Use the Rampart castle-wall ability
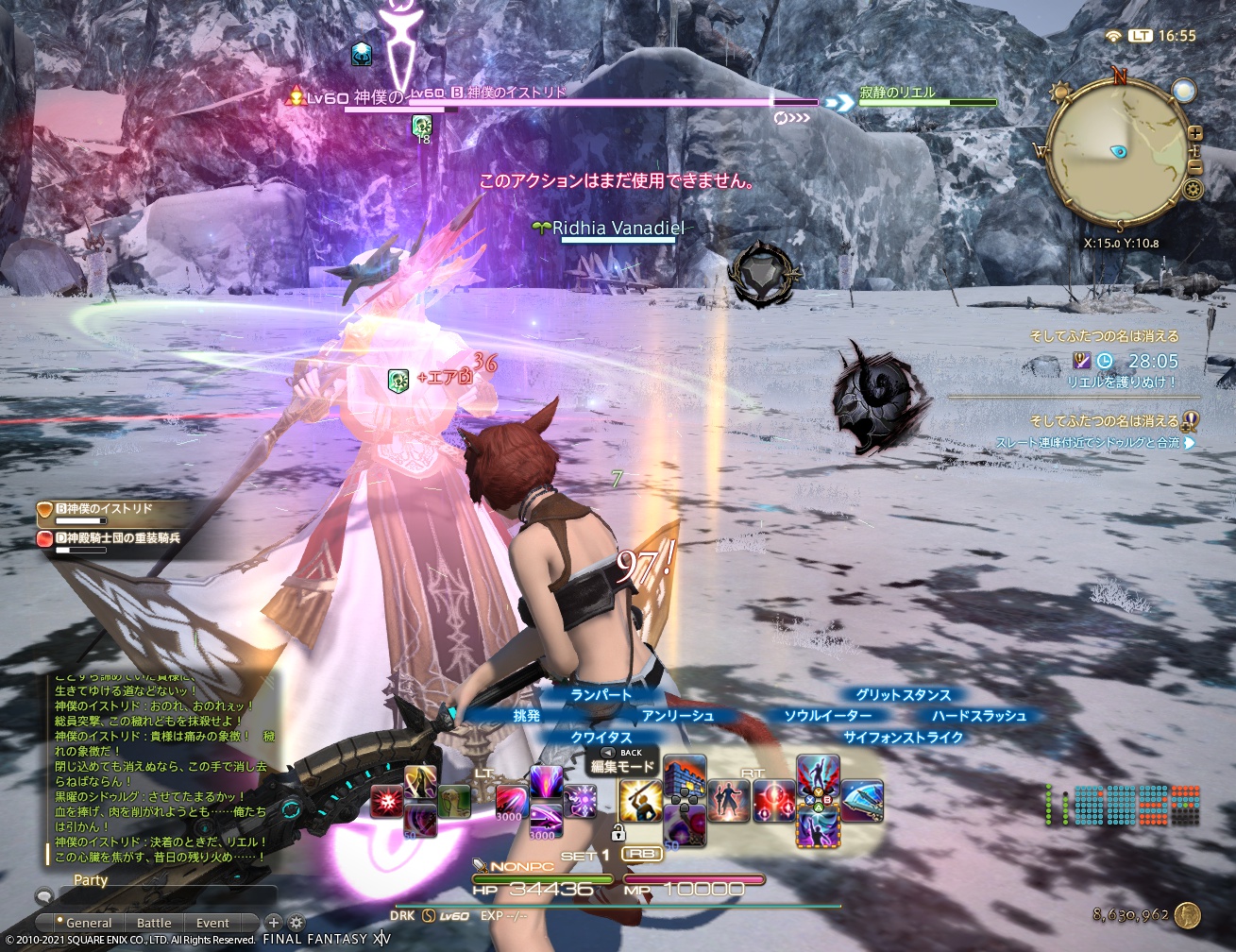1236x952 pixels. pyautogui.click(x=686, y=777)
